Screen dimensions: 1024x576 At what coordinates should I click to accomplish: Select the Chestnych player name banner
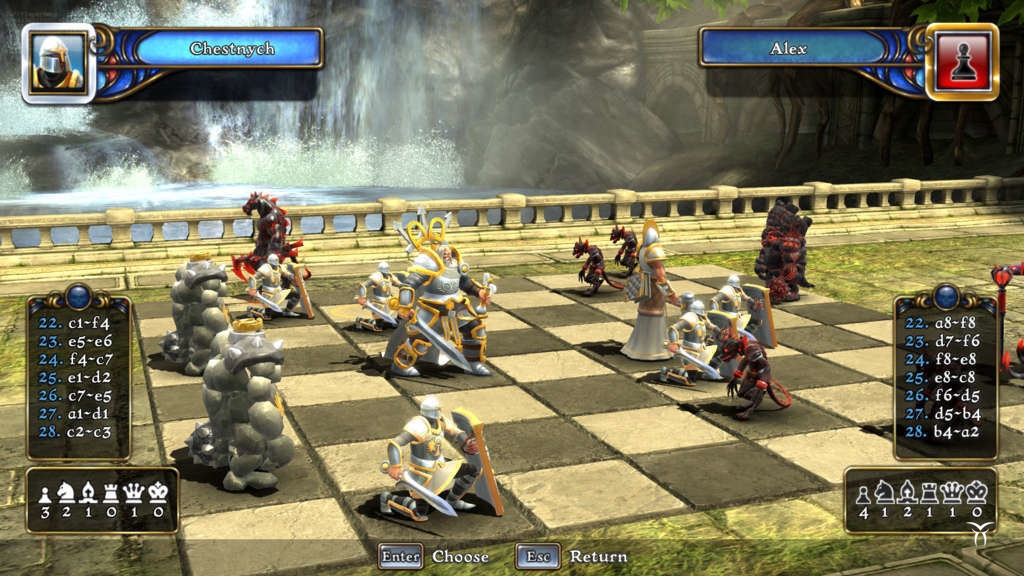point(231,48)
